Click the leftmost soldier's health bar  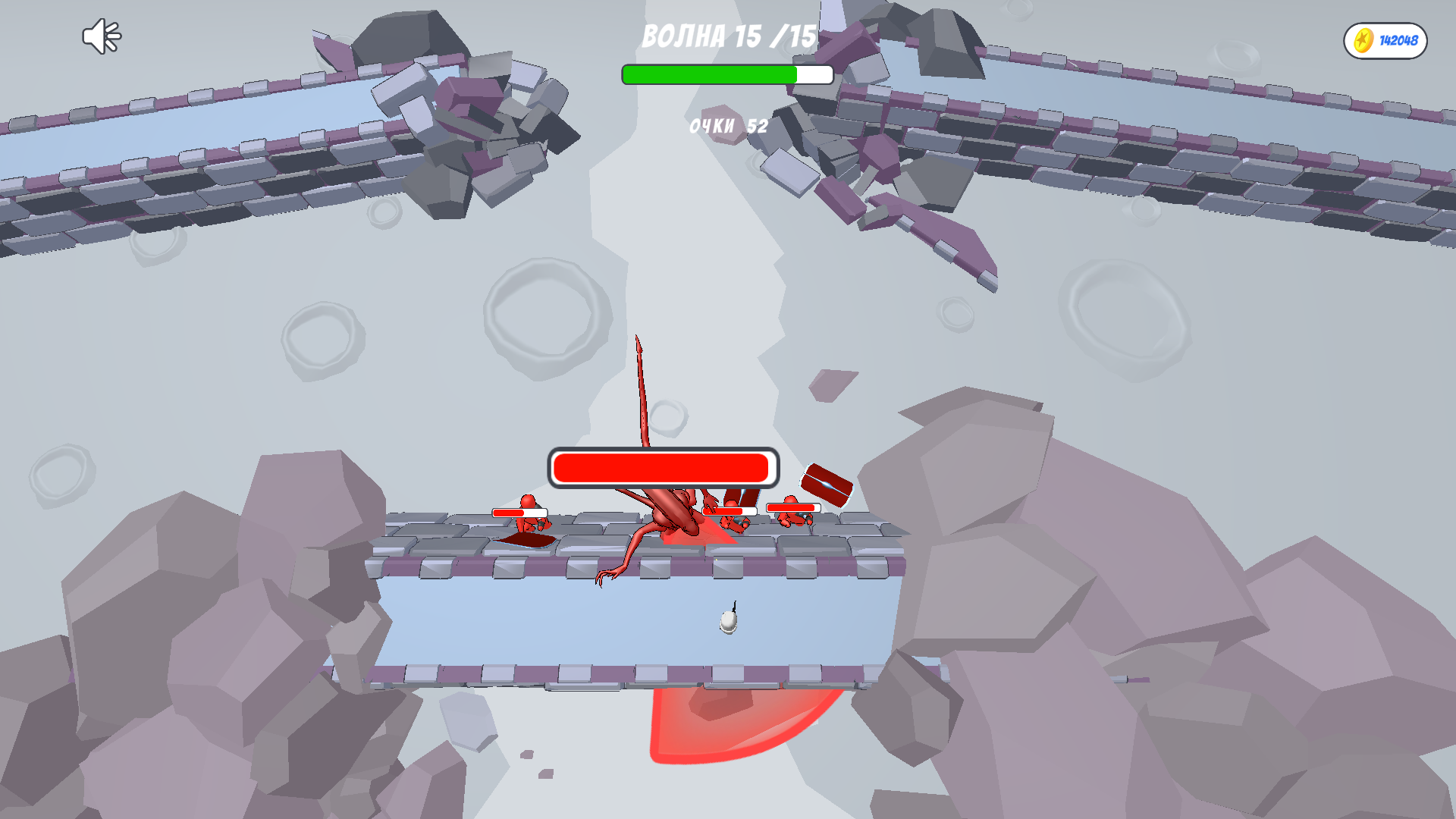click(520, 513)
